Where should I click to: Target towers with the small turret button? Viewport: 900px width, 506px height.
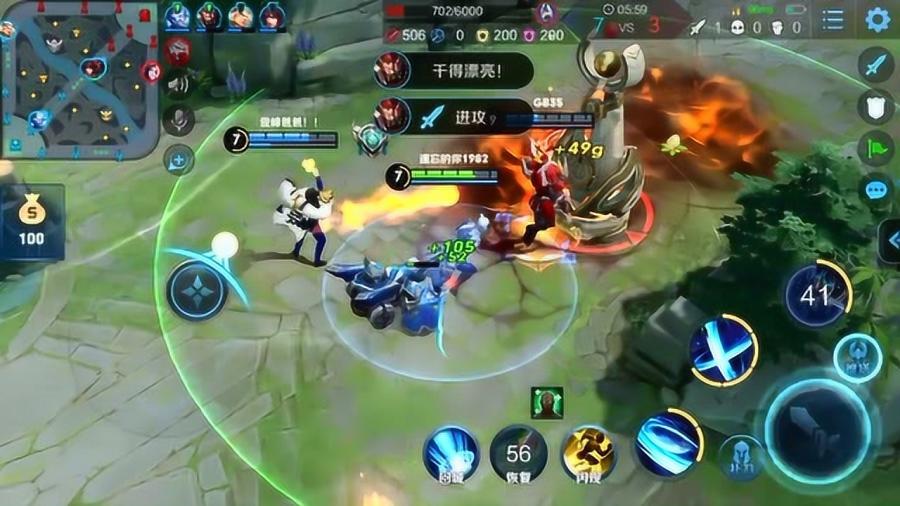[857, 357]
